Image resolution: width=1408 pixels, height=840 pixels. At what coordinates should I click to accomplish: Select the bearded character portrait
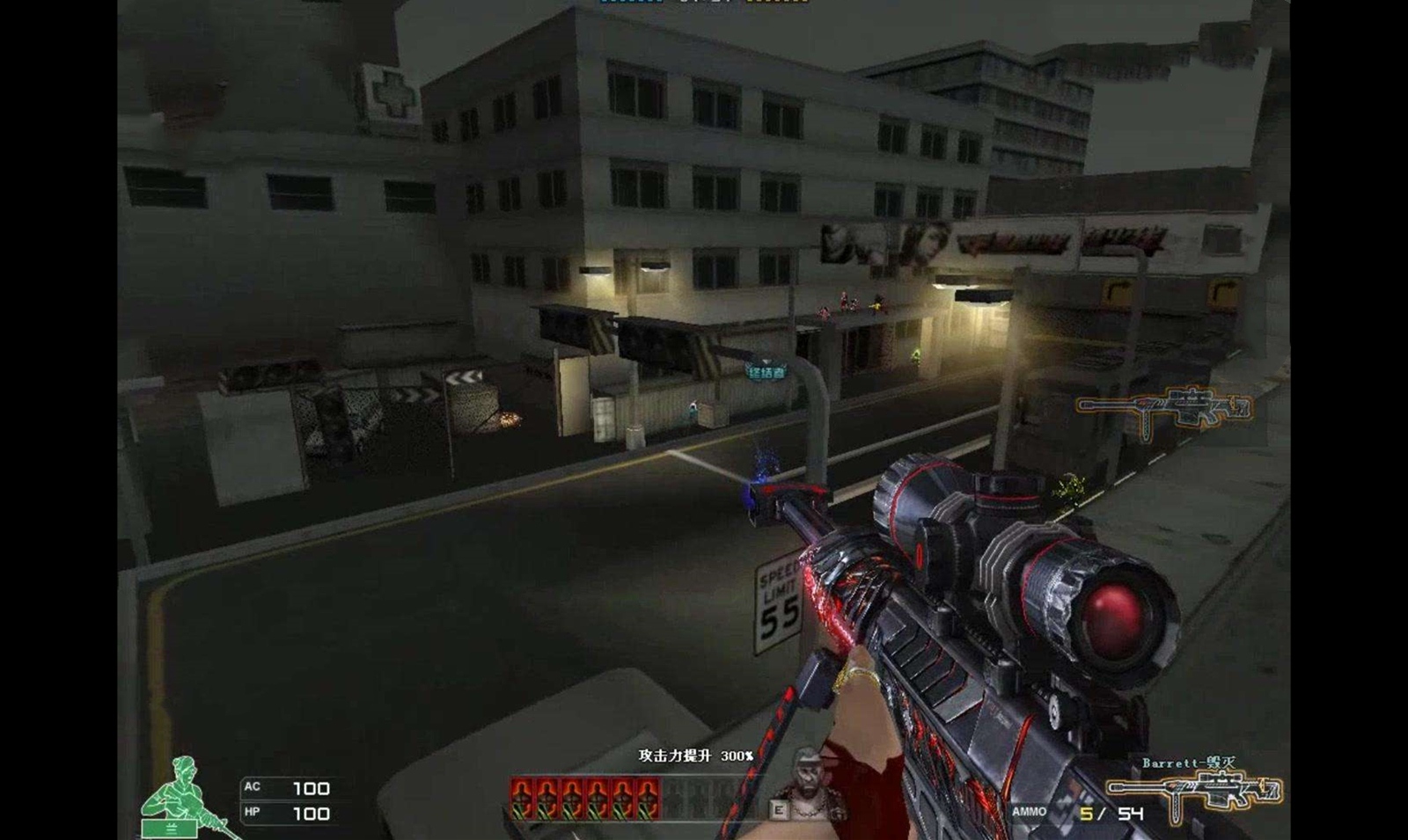pyautogui.click(x=804, y=784)
